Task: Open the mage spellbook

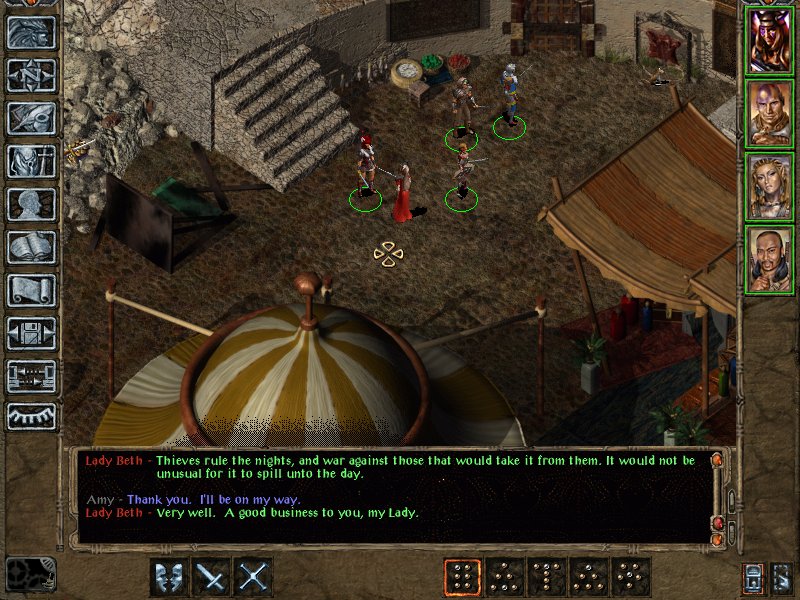Action: [32, 247]
